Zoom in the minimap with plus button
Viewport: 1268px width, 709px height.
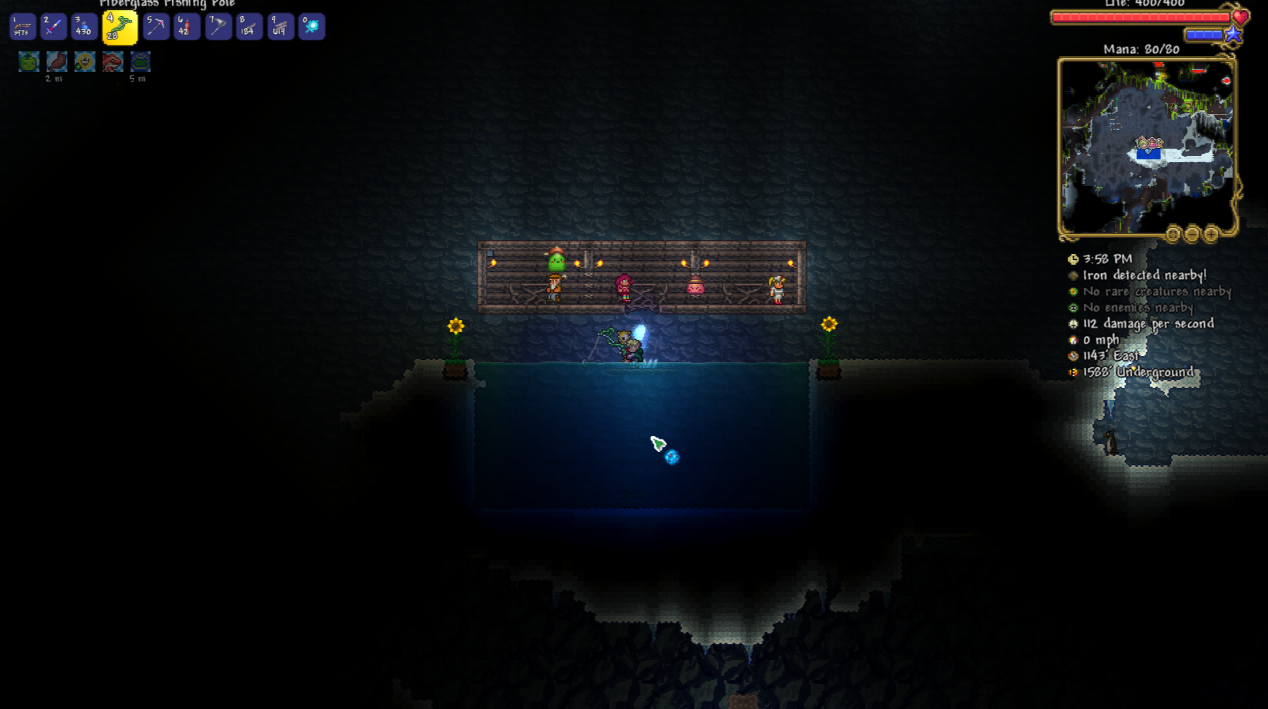[1211, 235]
